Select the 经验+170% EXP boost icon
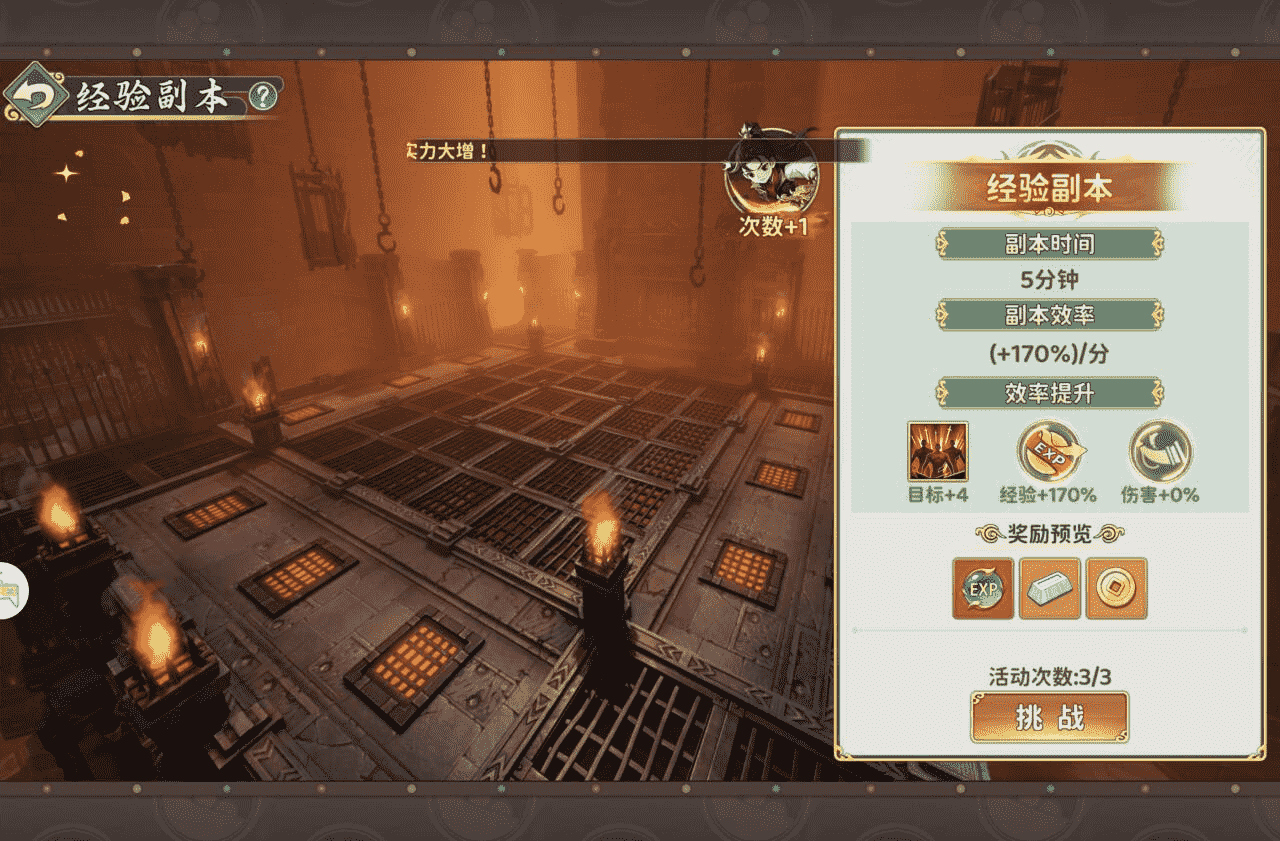This screenshot has width=1280, height=841. [1048, 451]
